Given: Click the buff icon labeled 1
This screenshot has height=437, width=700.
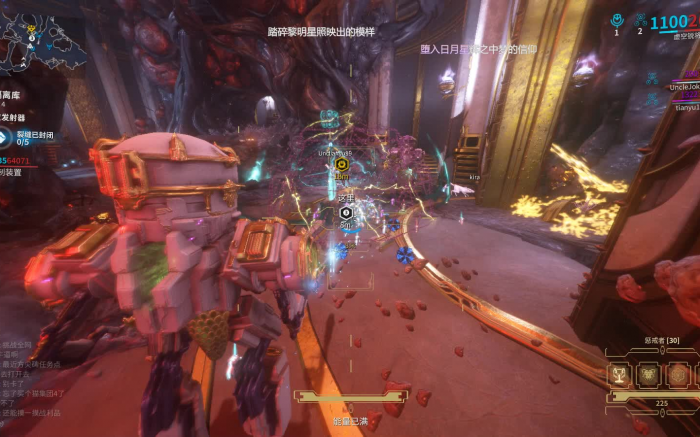Looking at the screenshot, I should point(617,20).
